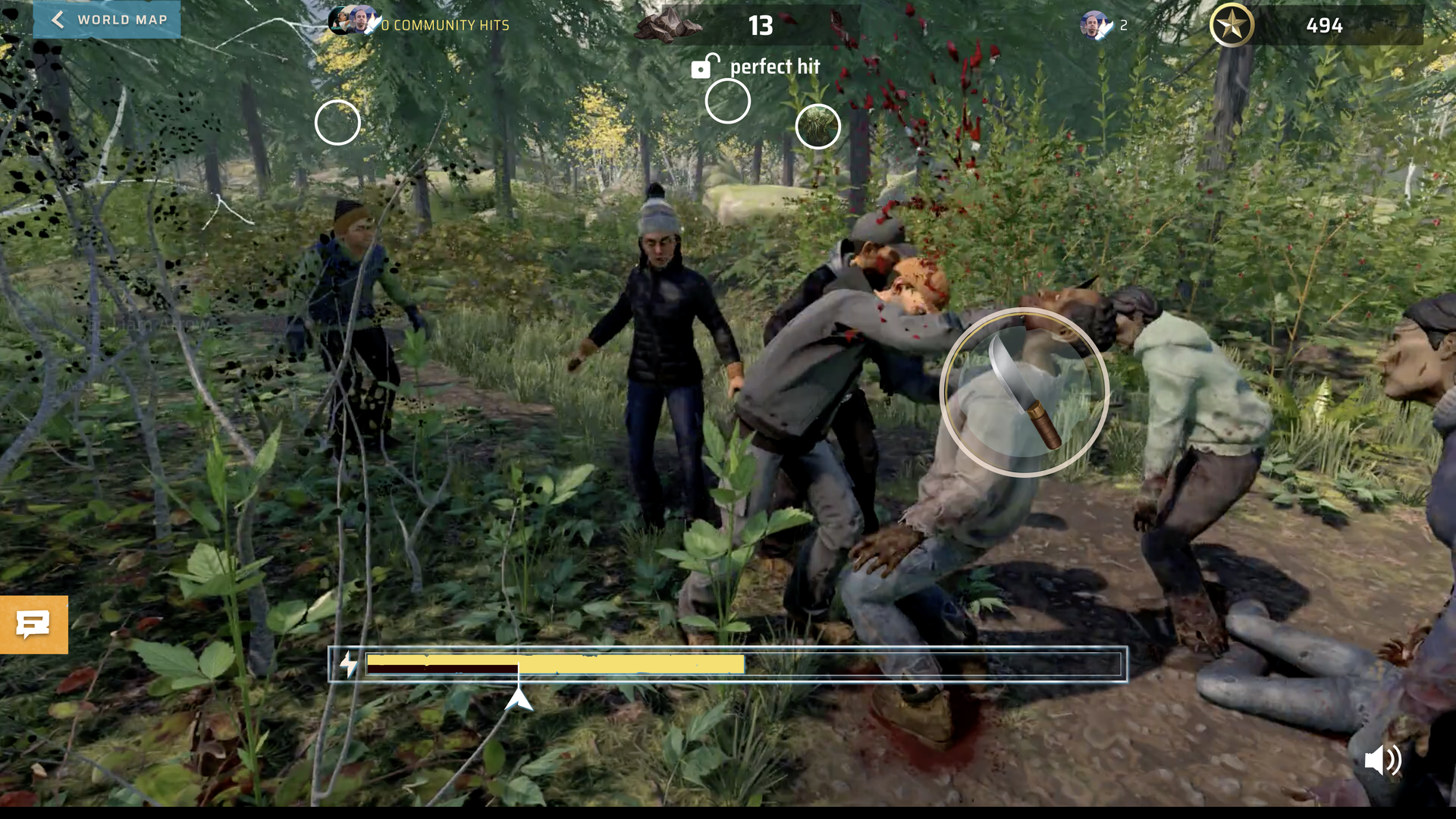Adjust the yellow power meter bar

tap(554, 664)
